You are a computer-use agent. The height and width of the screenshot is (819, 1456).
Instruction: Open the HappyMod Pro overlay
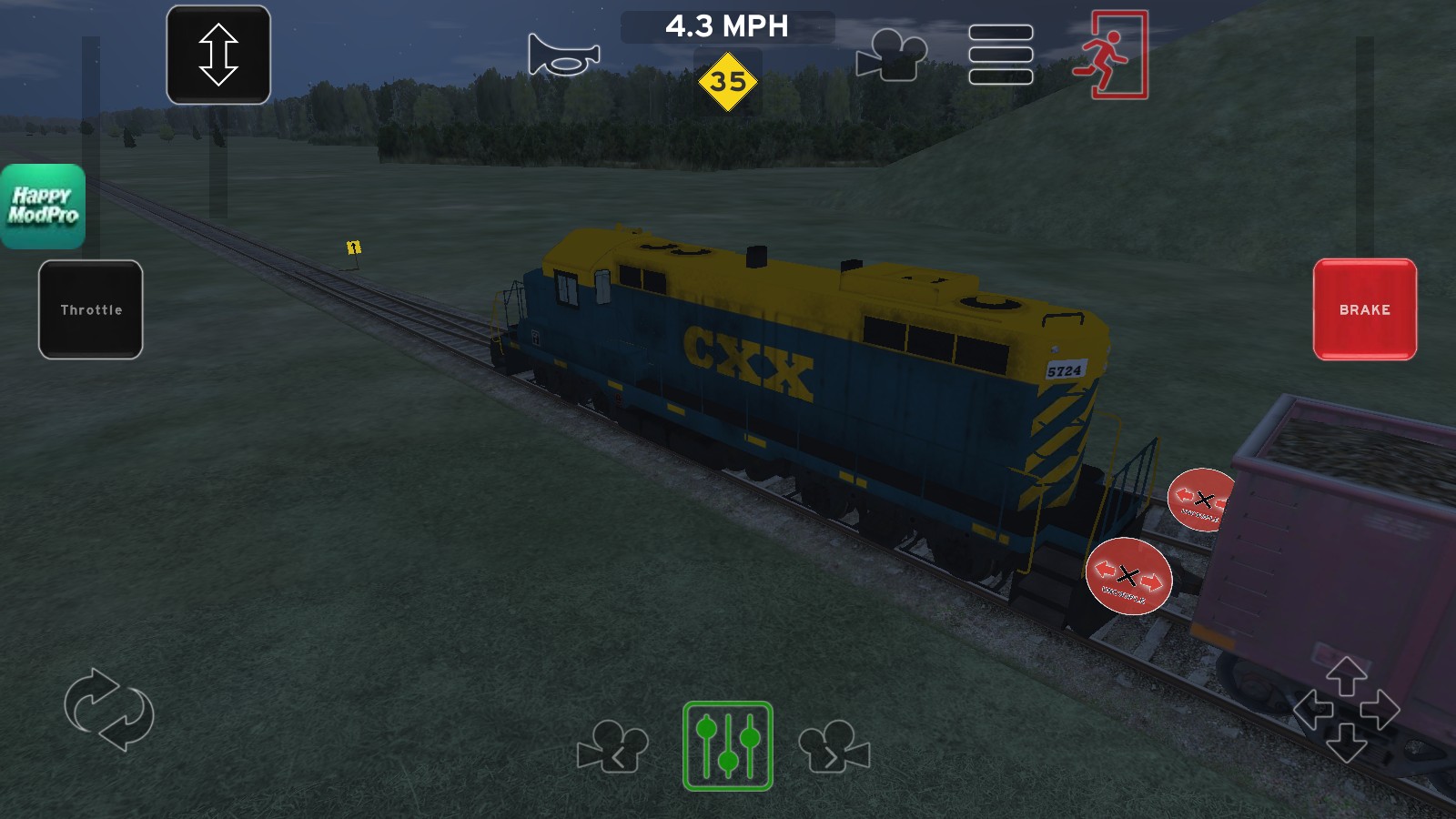[43, 207]
